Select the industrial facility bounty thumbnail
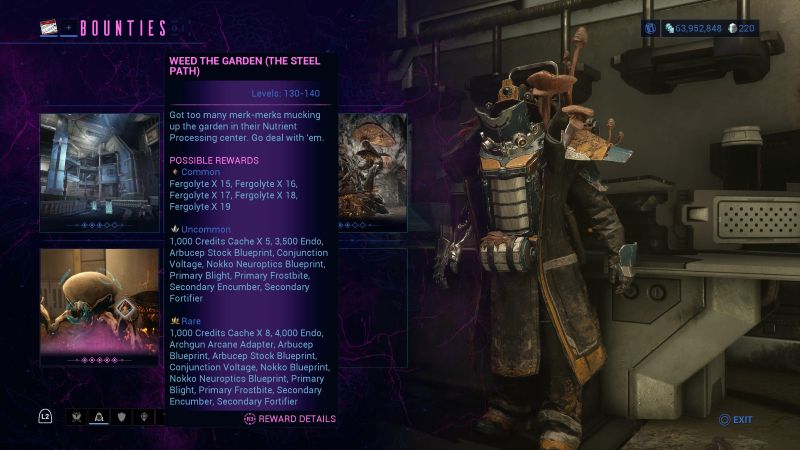Screen dimensions: 800x450 pyautogui.click(x=99, y=173)
